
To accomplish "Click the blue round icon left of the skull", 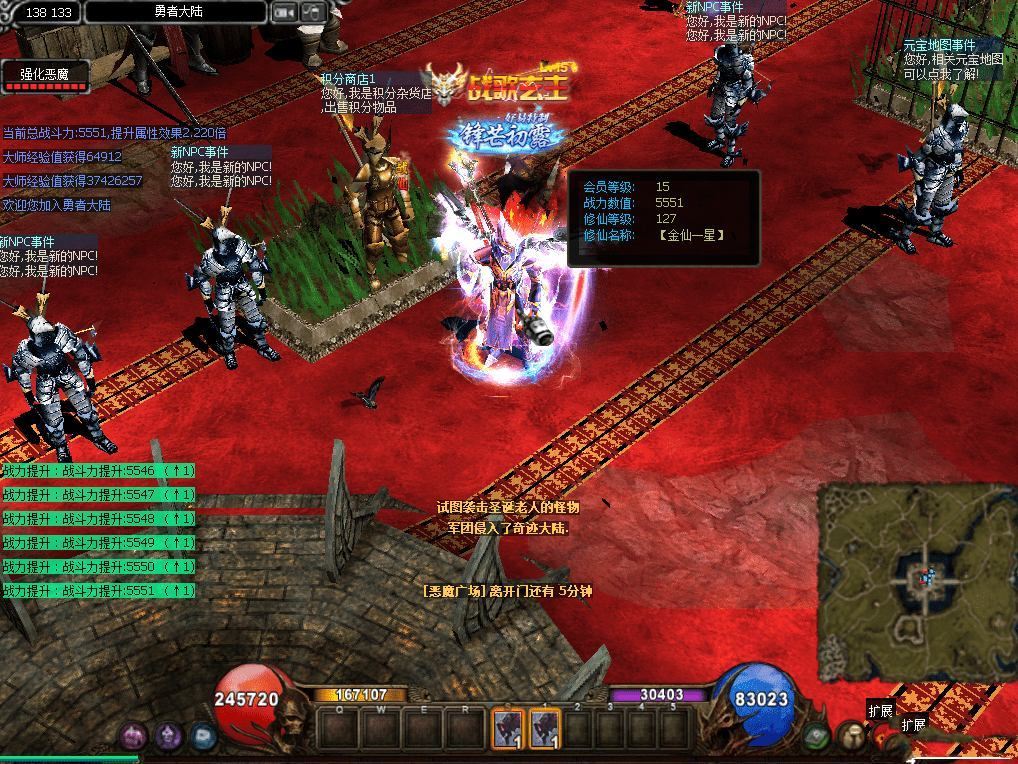I will (x=203, y=737).
